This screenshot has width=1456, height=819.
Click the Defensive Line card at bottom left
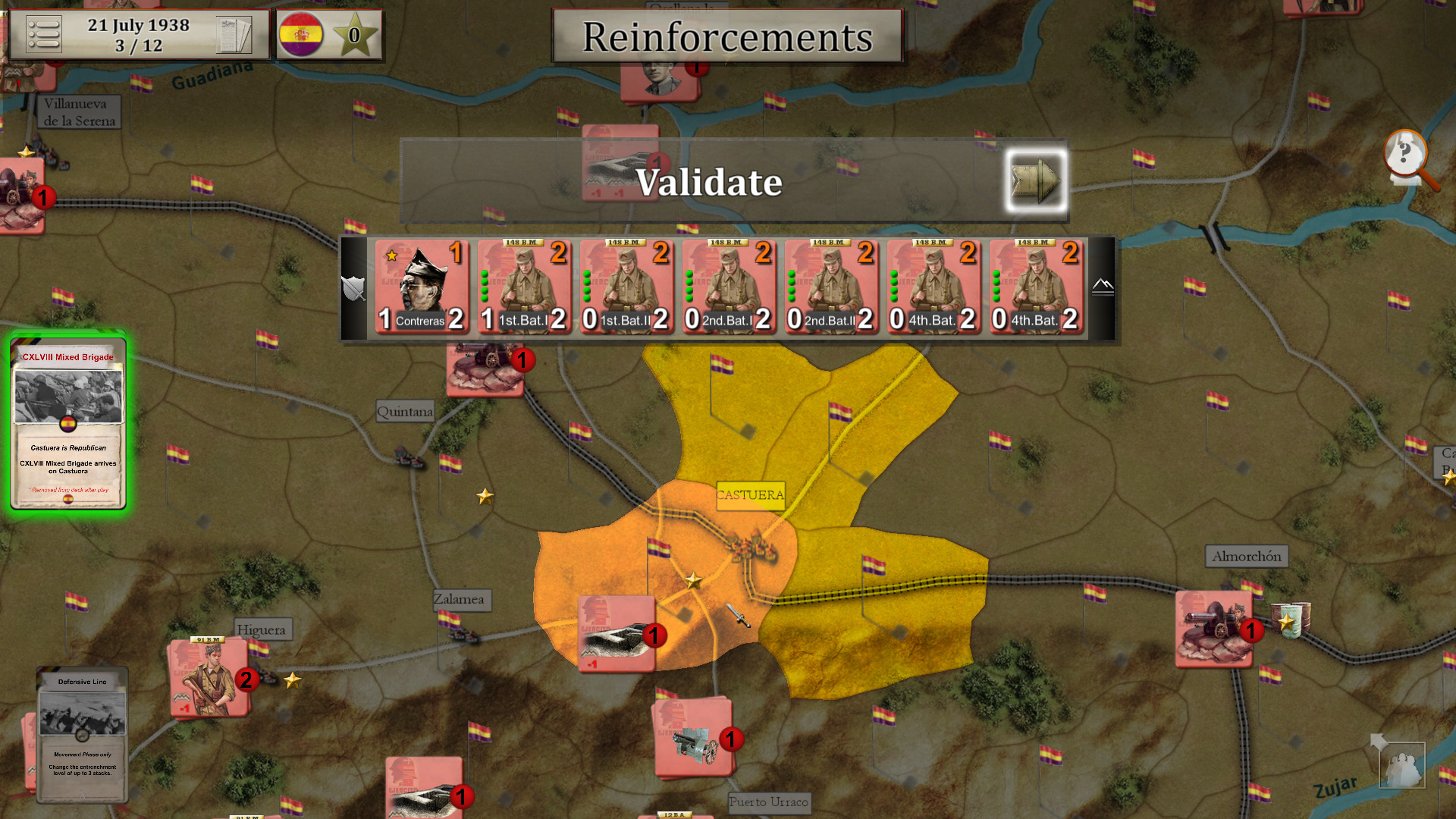tap(82, 732)
